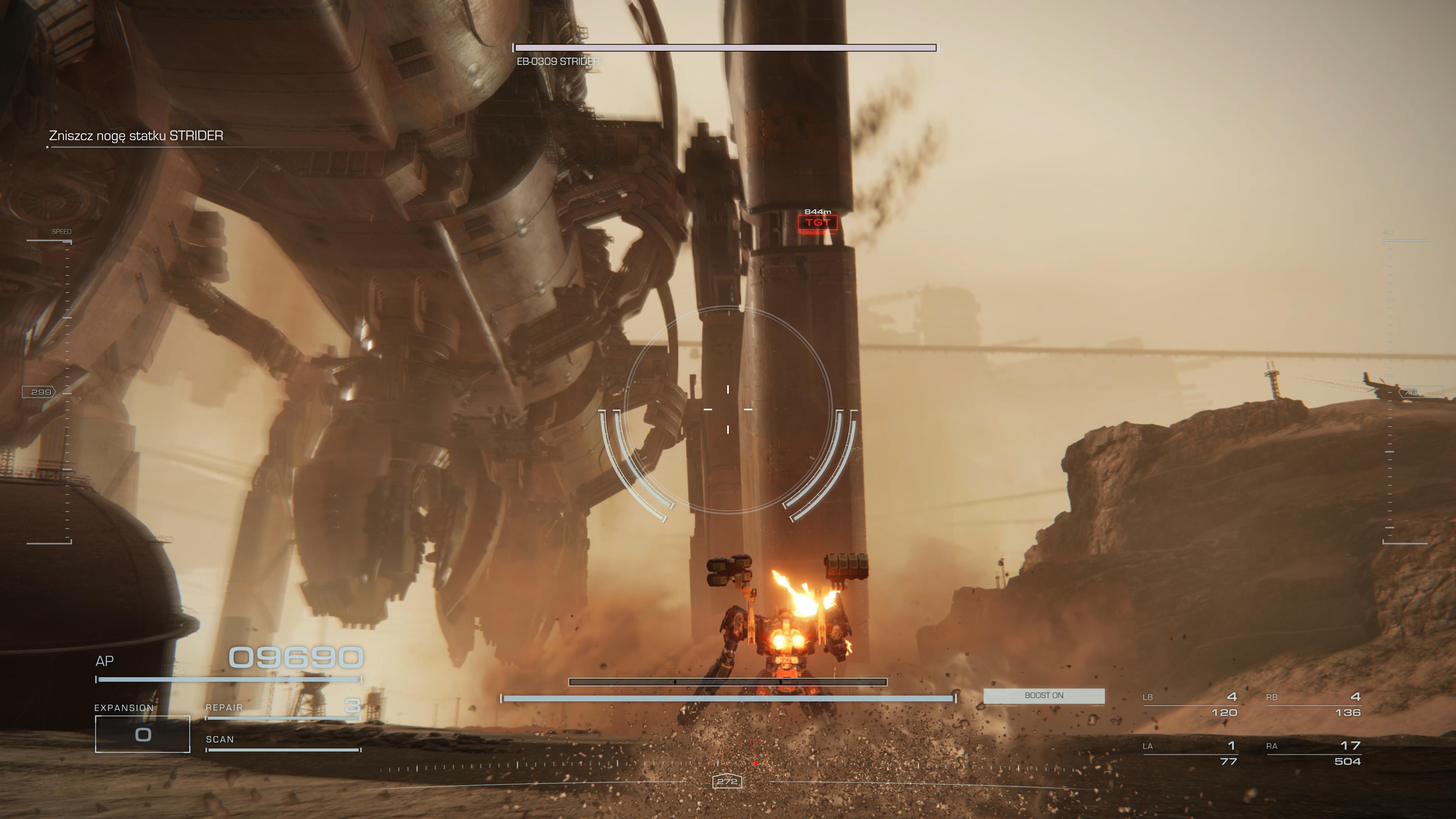Click the boss health bar at top
Viewport: 1456px width, 819px height.
(x=723, y=48)
